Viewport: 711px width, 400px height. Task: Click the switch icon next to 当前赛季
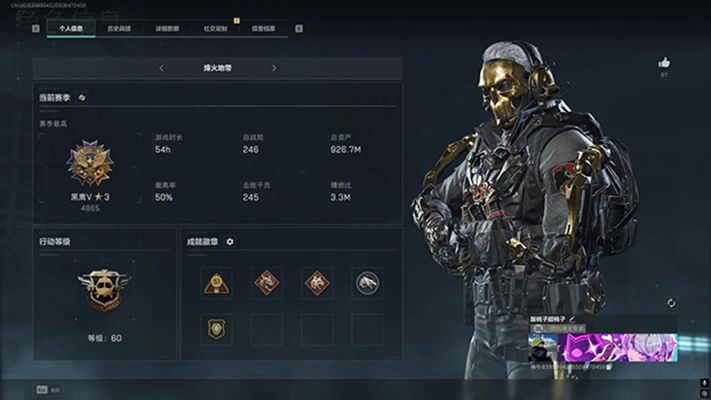[x=83, y=97]
